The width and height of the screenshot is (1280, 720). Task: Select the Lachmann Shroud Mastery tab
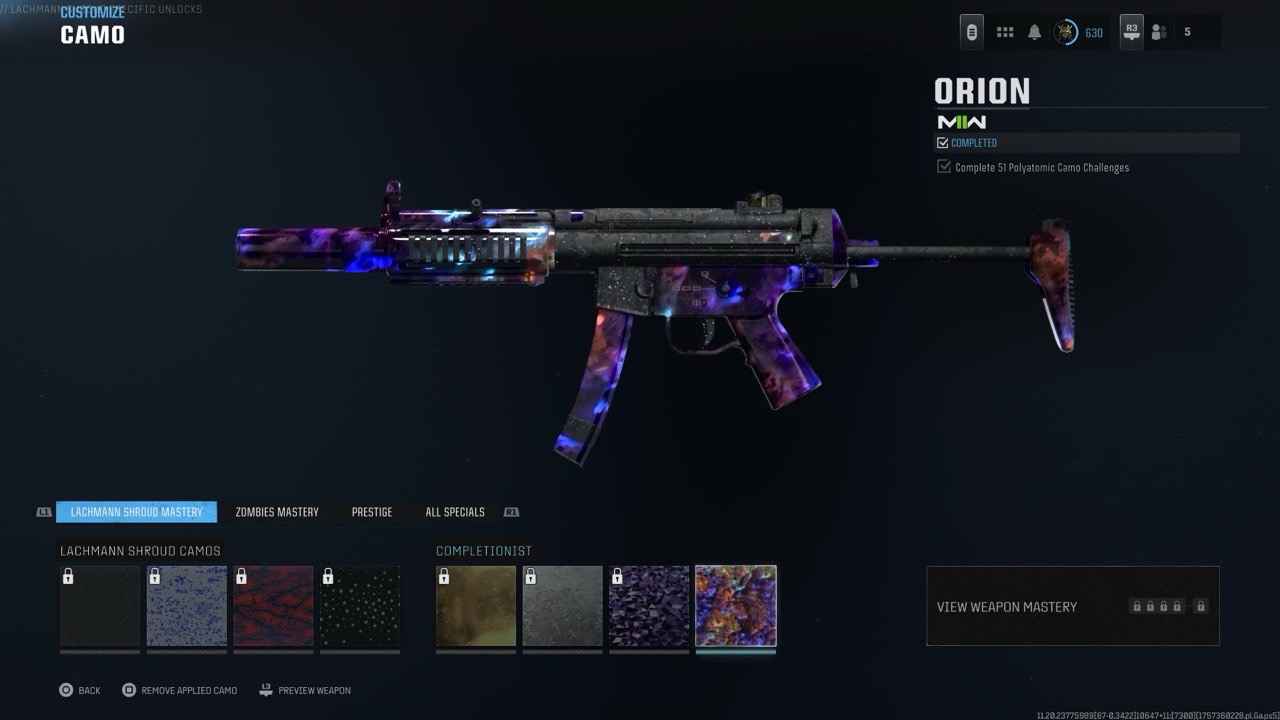pos(136,512)
